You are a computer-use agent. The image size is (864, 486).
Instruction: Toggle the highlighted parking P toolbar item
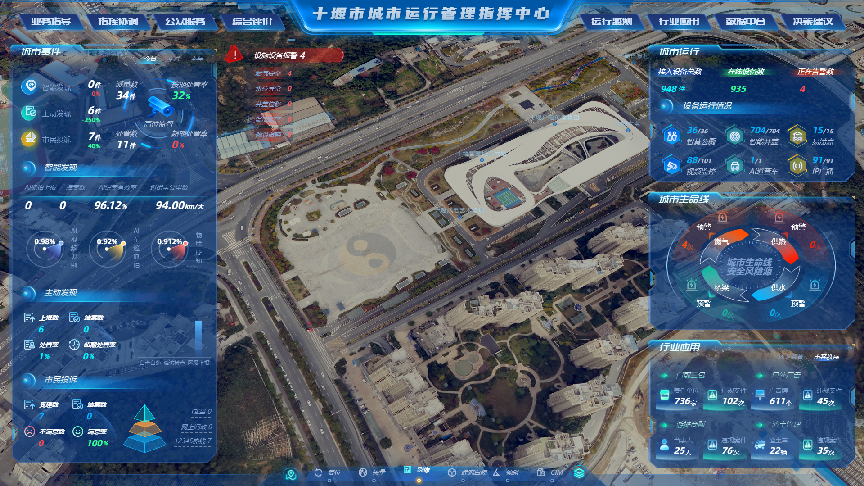(x=409, y=471)
